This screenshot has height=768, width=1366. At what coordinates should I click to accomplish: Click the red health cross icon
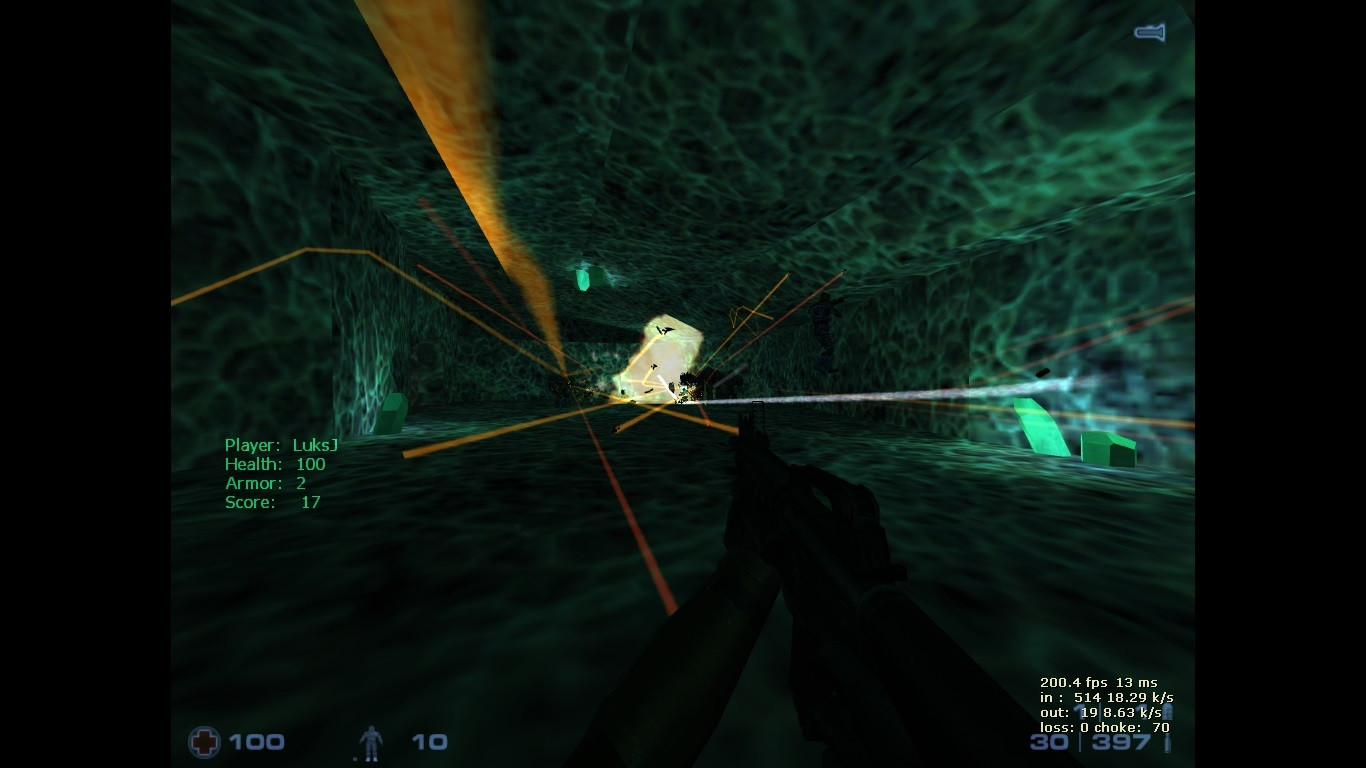tap(204, 742)
